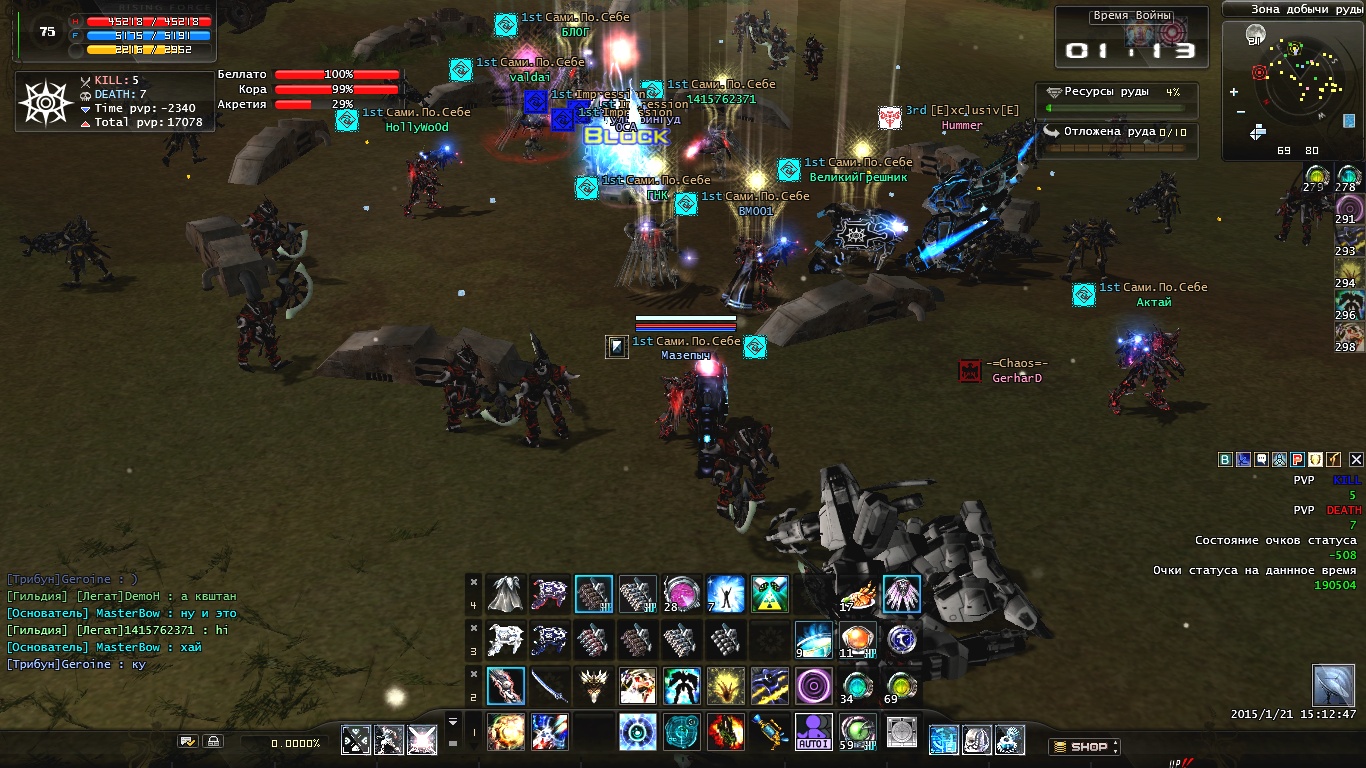Zoom in the minimap with plus button

(x=1234, y=92)
